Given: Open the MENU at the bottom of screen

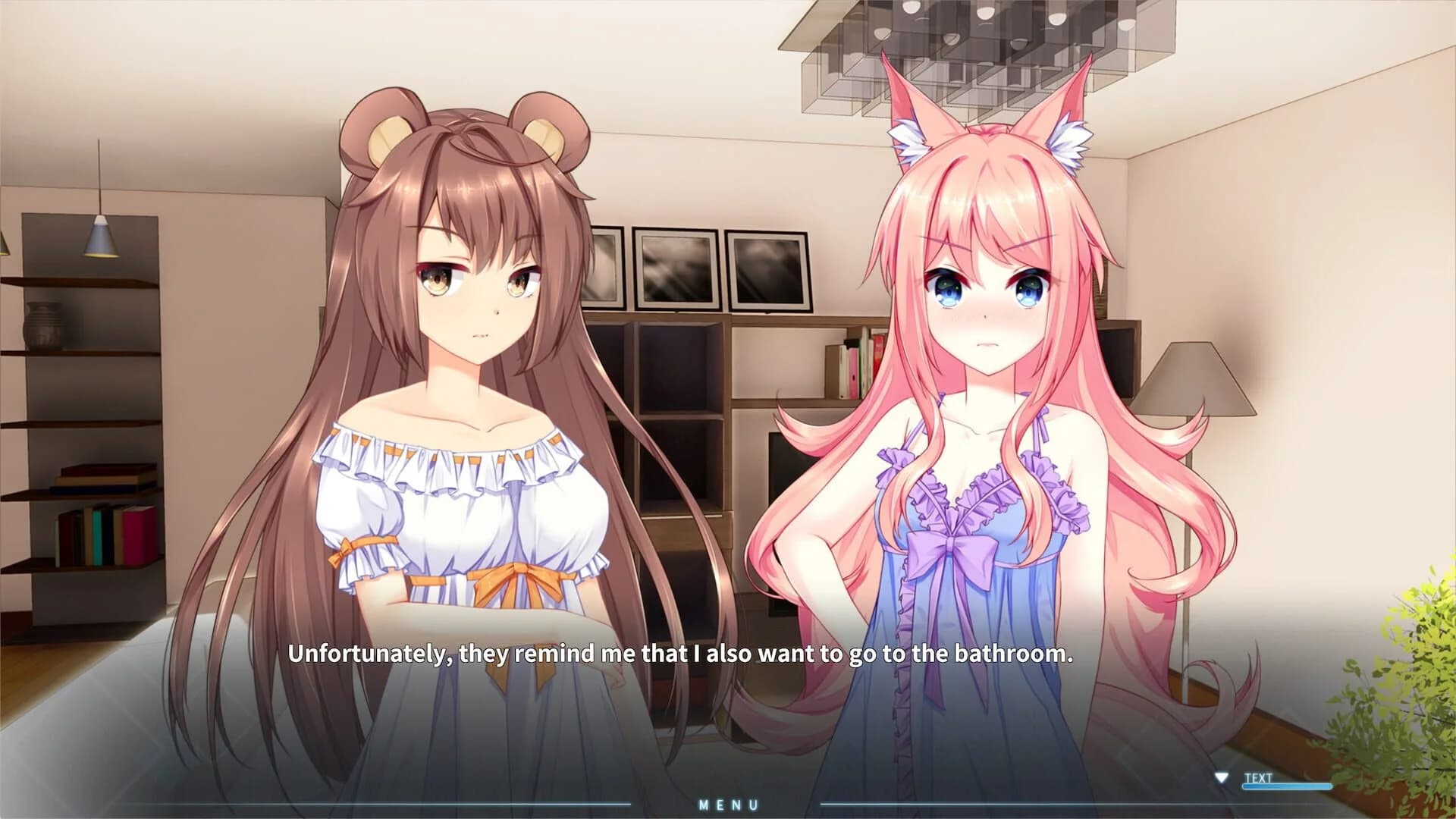Looking at the screenshot, I should 730,806.
